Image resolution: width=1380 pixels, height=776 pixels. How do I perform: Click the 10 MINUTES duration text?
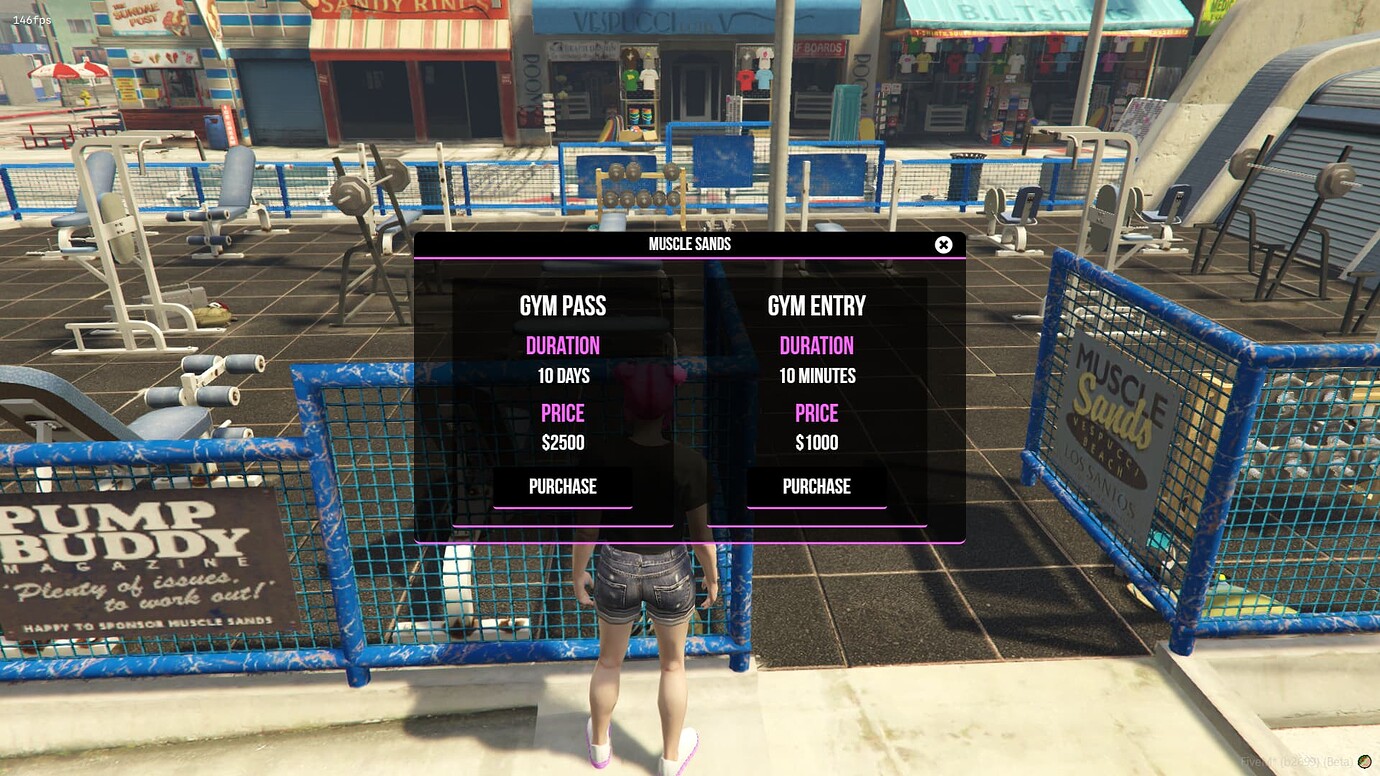(x=816, y=376)
